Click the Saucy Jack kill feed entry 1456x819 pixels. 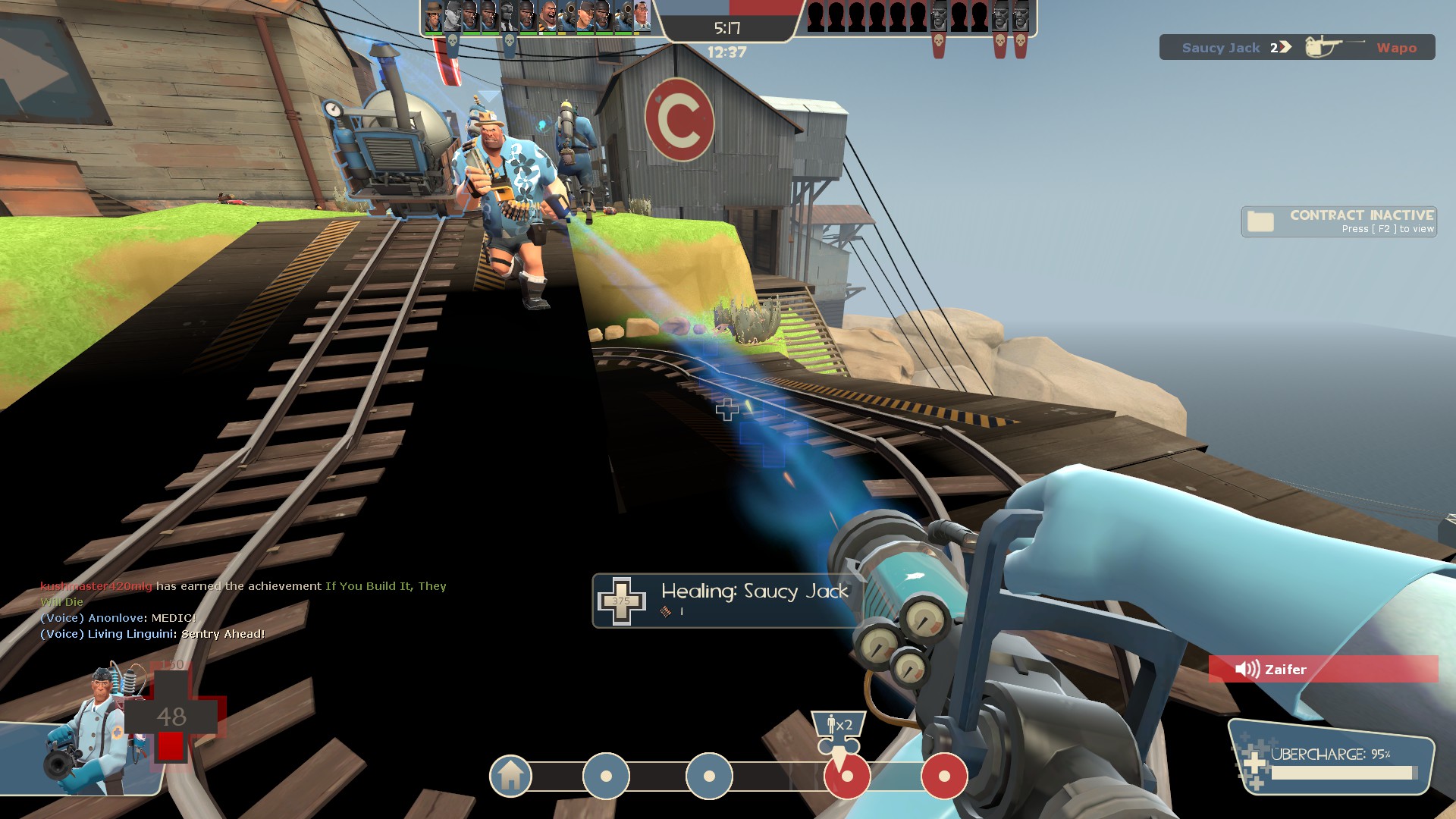(x=1297, y=48)
